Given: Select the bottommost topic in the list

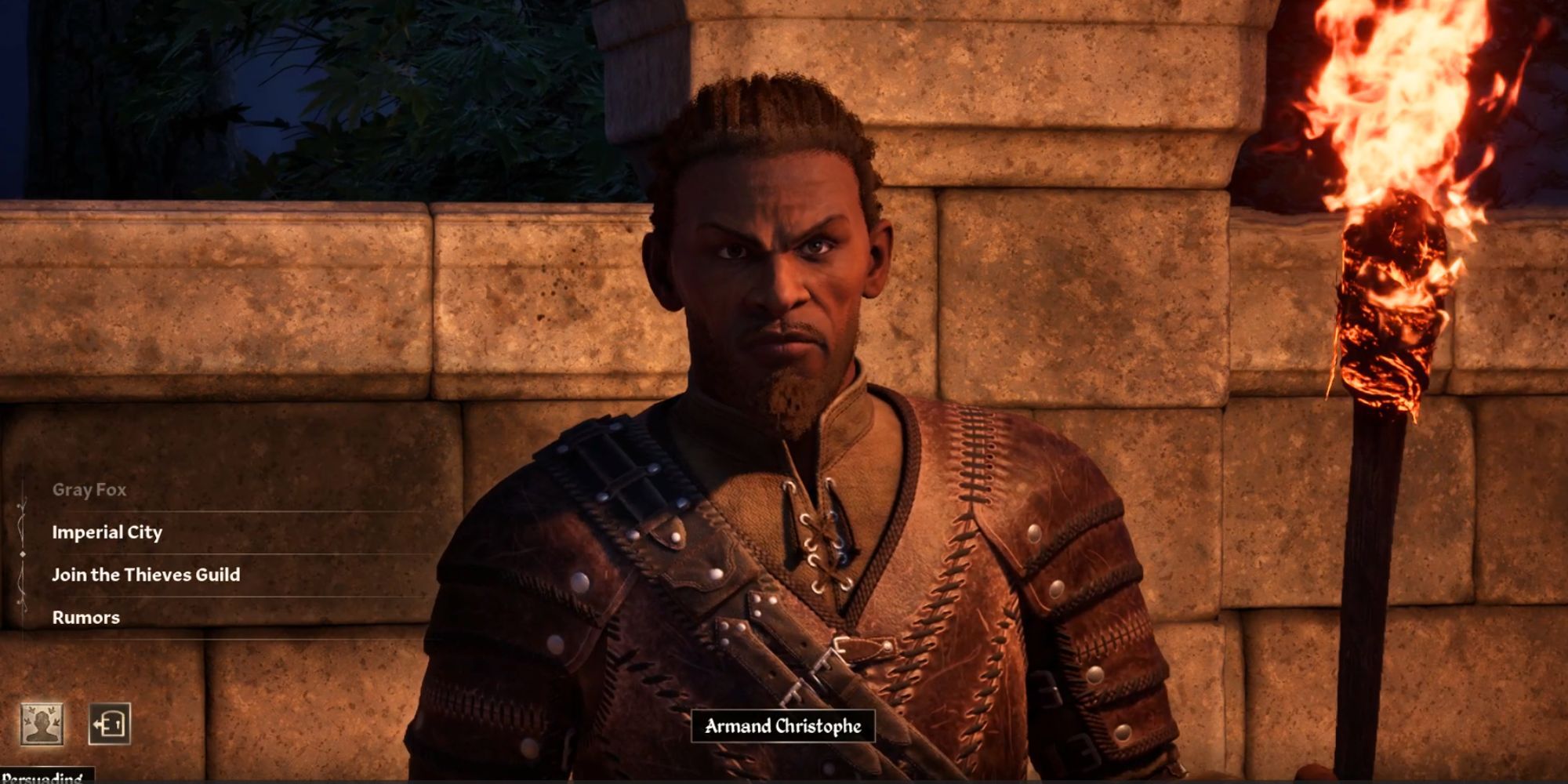Looking at the screenshot, I should tap(86, 618).
